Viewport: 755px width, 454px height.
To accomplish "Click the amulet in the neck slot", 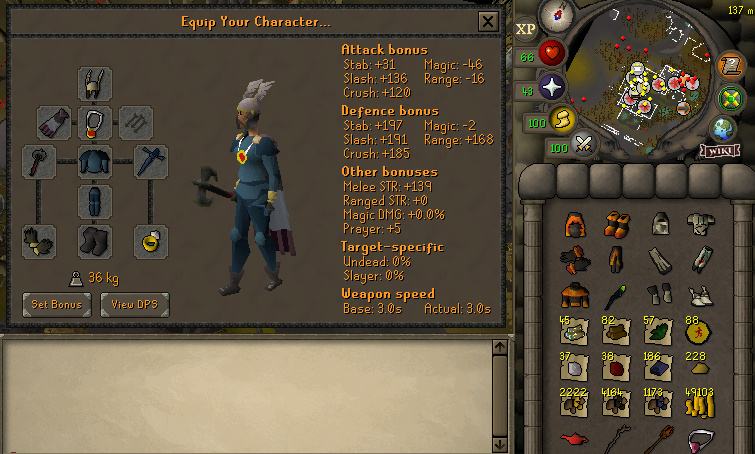I will [95, 123].
